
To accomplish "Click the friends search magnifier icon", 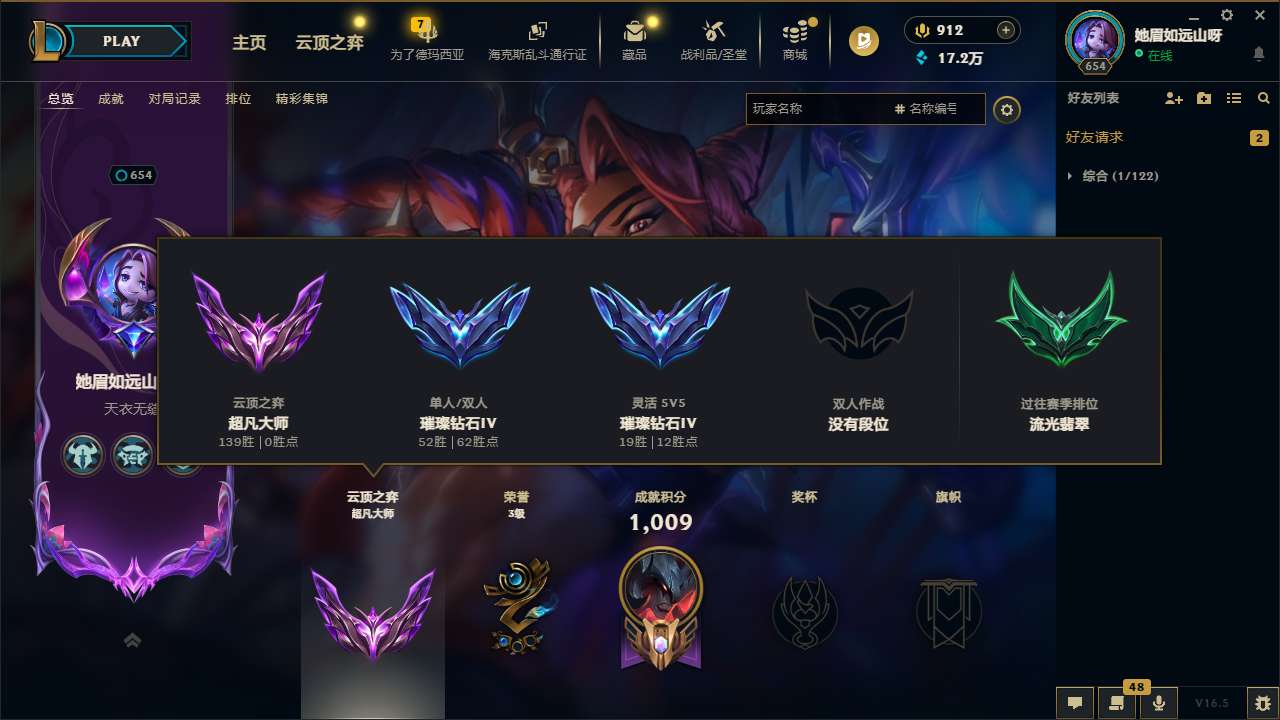I will pos(1264,98).
